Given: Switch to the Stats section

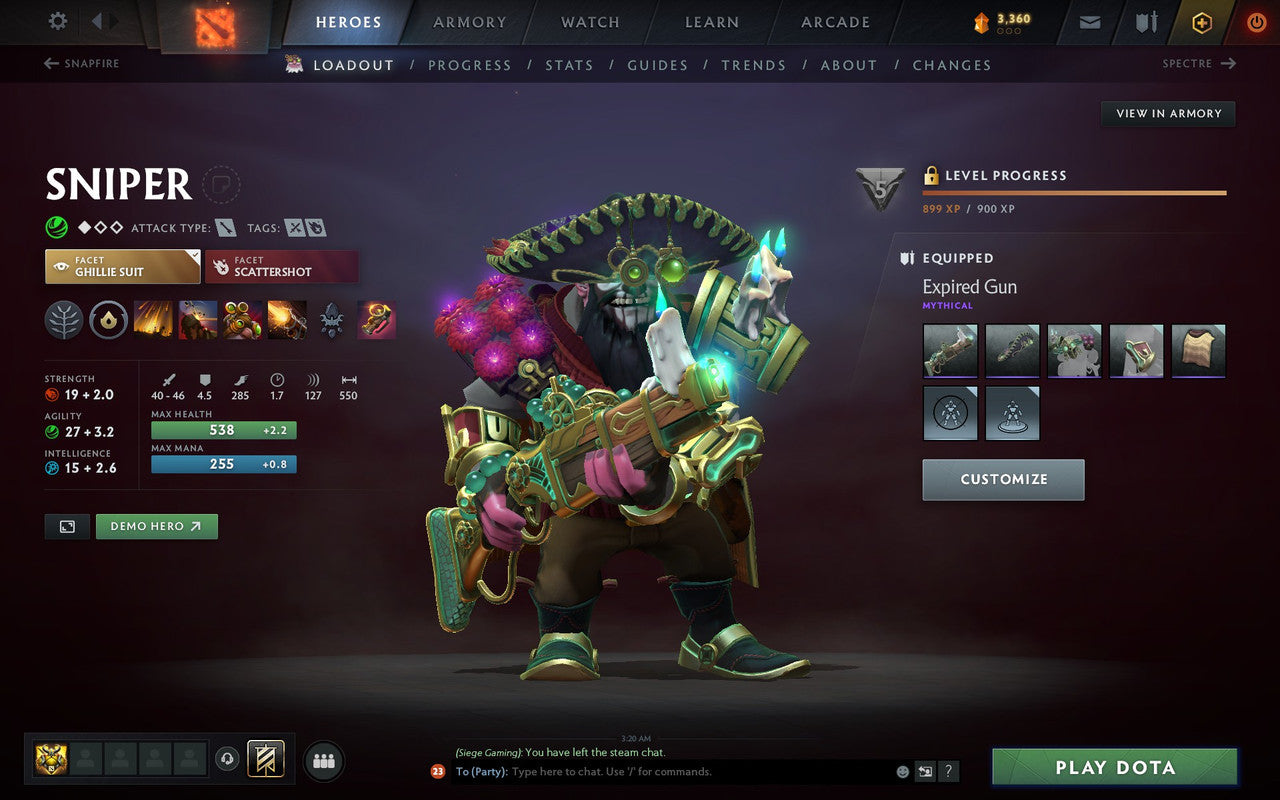Looking at the screenshot, I should [x=569, y=65].
